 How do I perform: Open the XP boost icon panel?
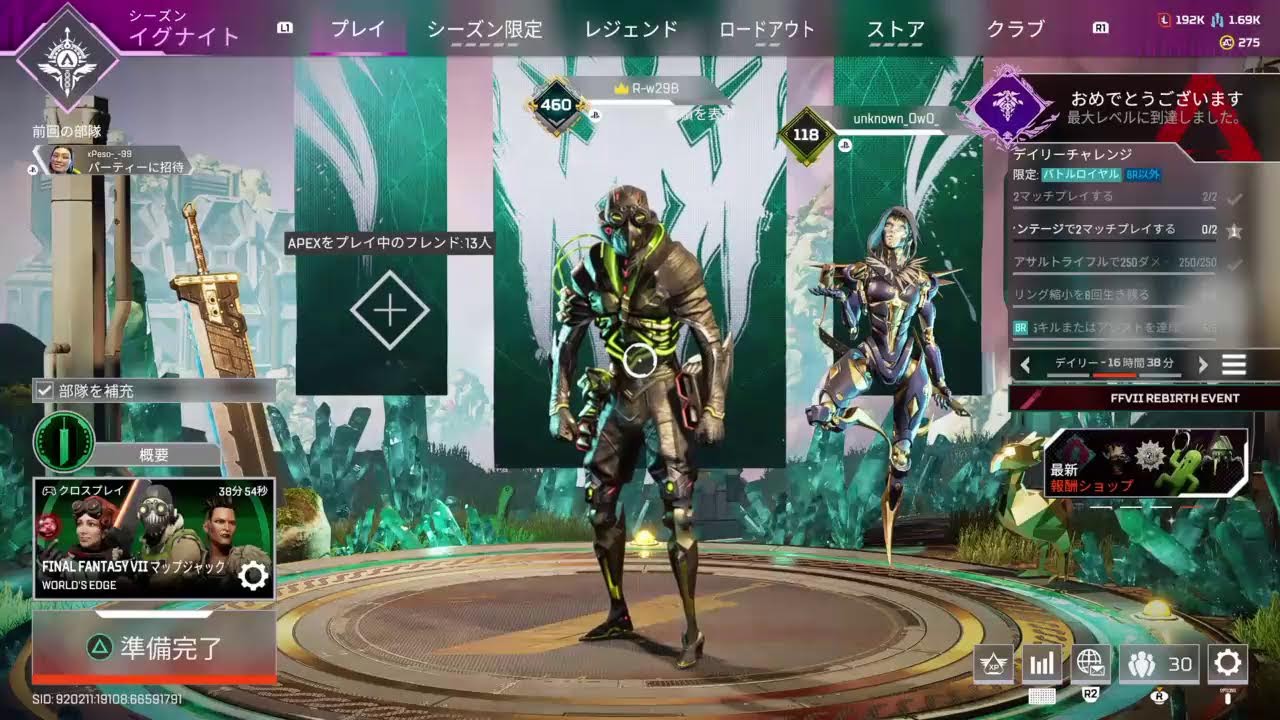pos(993,663)
